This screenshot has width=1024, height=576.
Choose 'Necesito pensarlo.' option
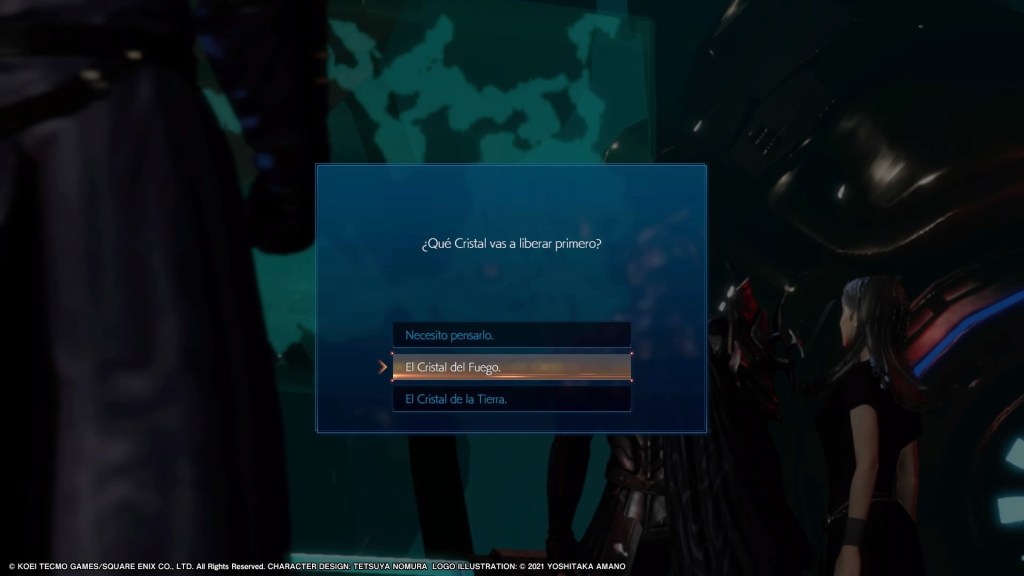point(511,334)
